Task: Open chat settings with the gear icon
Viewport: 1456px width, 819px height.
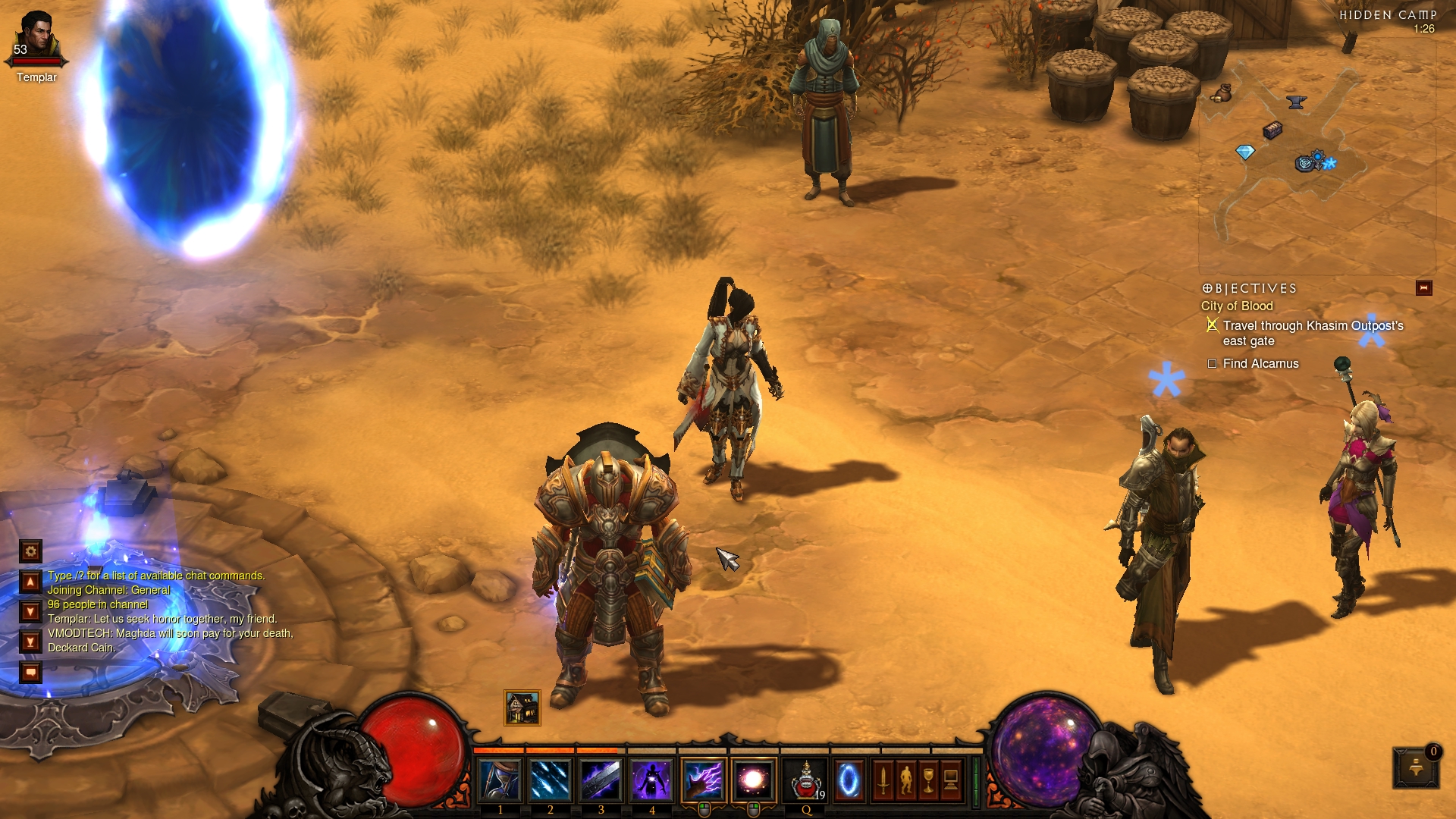Action: pos(30,551)
